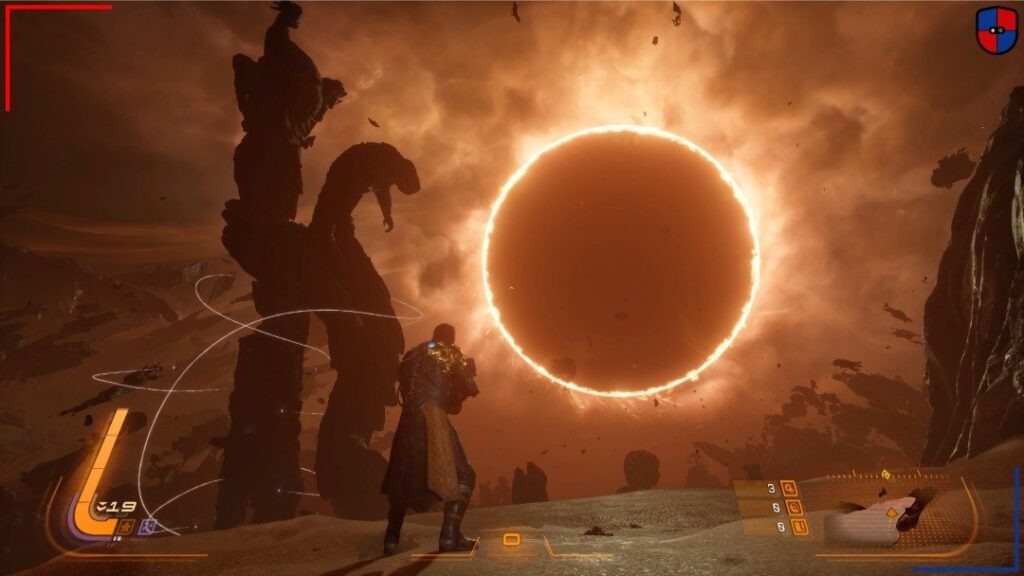Select the bottom orange consumable icon
Screen dimensions: 1024x576
(x=800, y=526)
